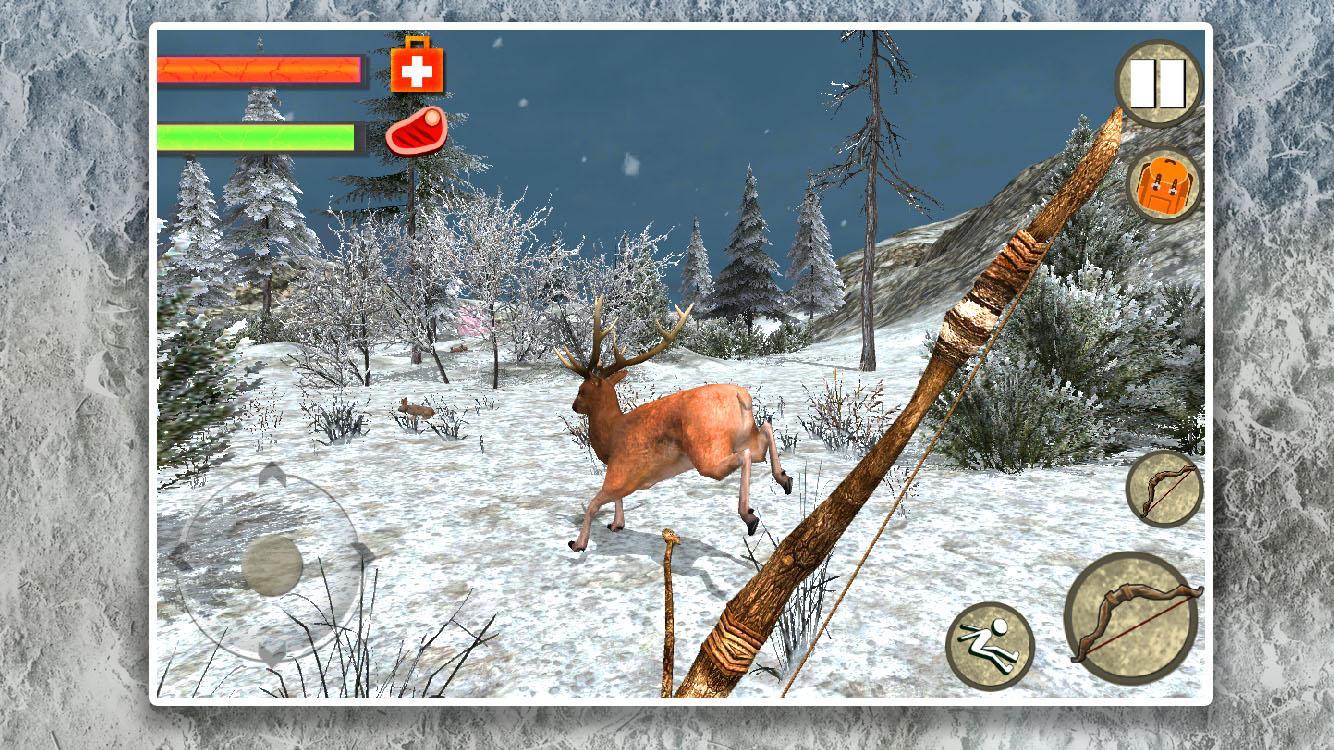Click the orange health bar
Image resolution: width=1334 pixels, height=750 pixels.
260,68
